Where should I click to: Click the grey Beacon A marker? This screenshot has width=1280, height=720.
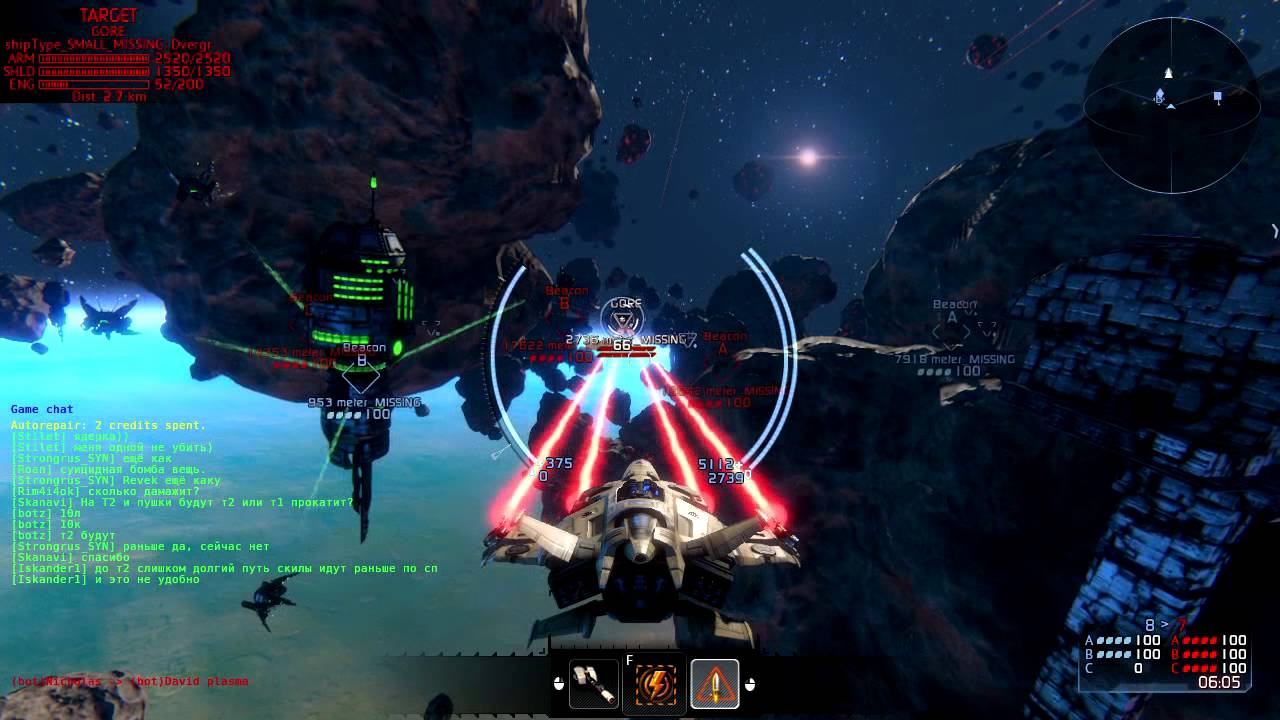coord(952,331)
